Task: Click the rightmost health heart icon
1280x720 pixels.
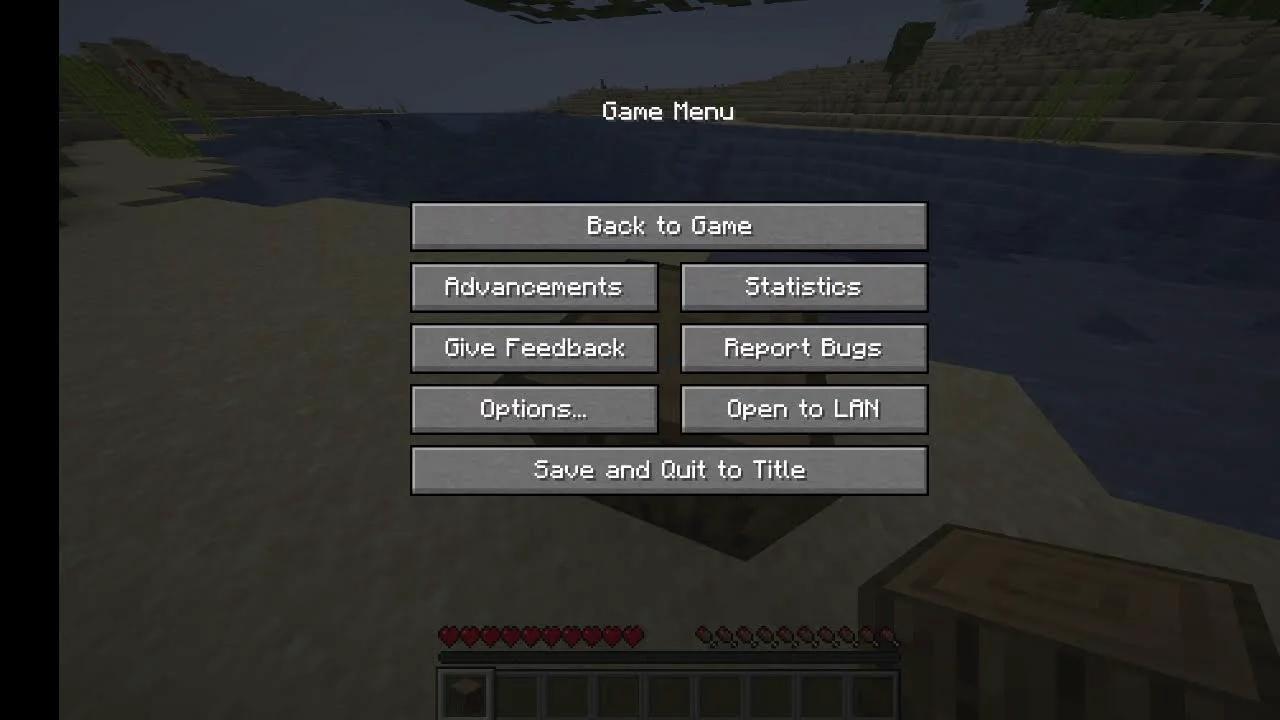Action: pyautogui.click(x=632, y=635)
